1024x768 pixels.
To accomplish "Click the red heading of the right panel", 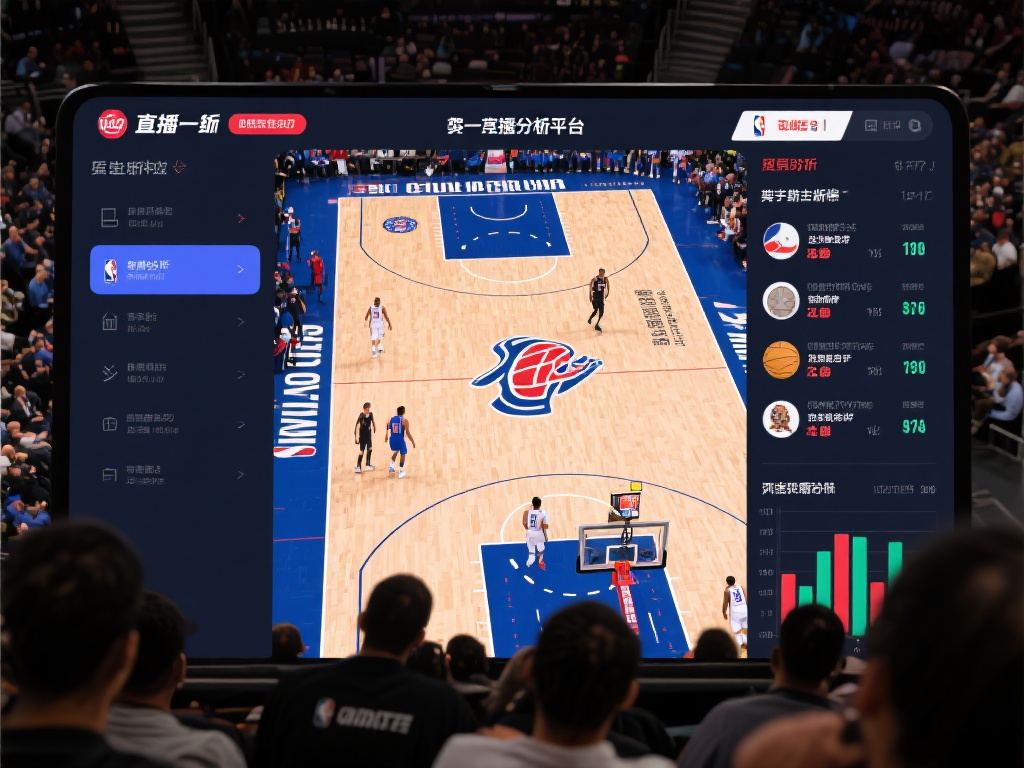I will click(789, 165).
